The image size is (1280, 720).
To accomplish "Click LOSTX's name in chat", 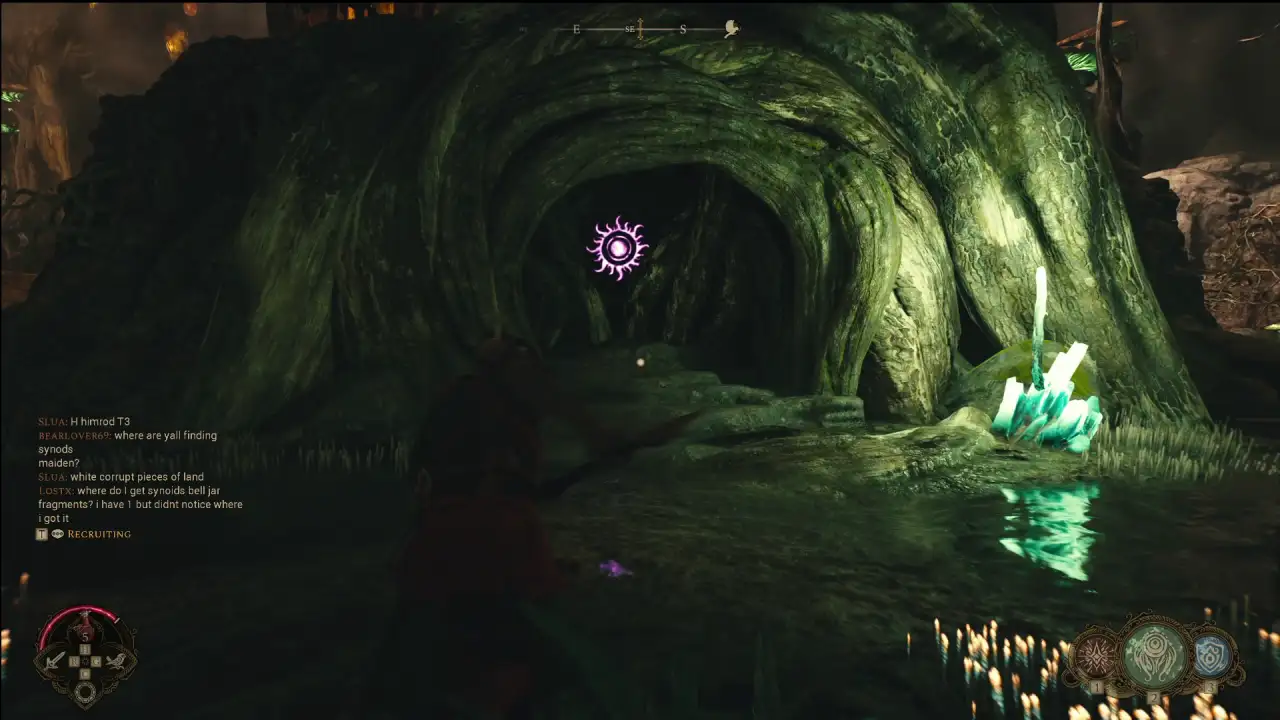I will pos(54,491).
